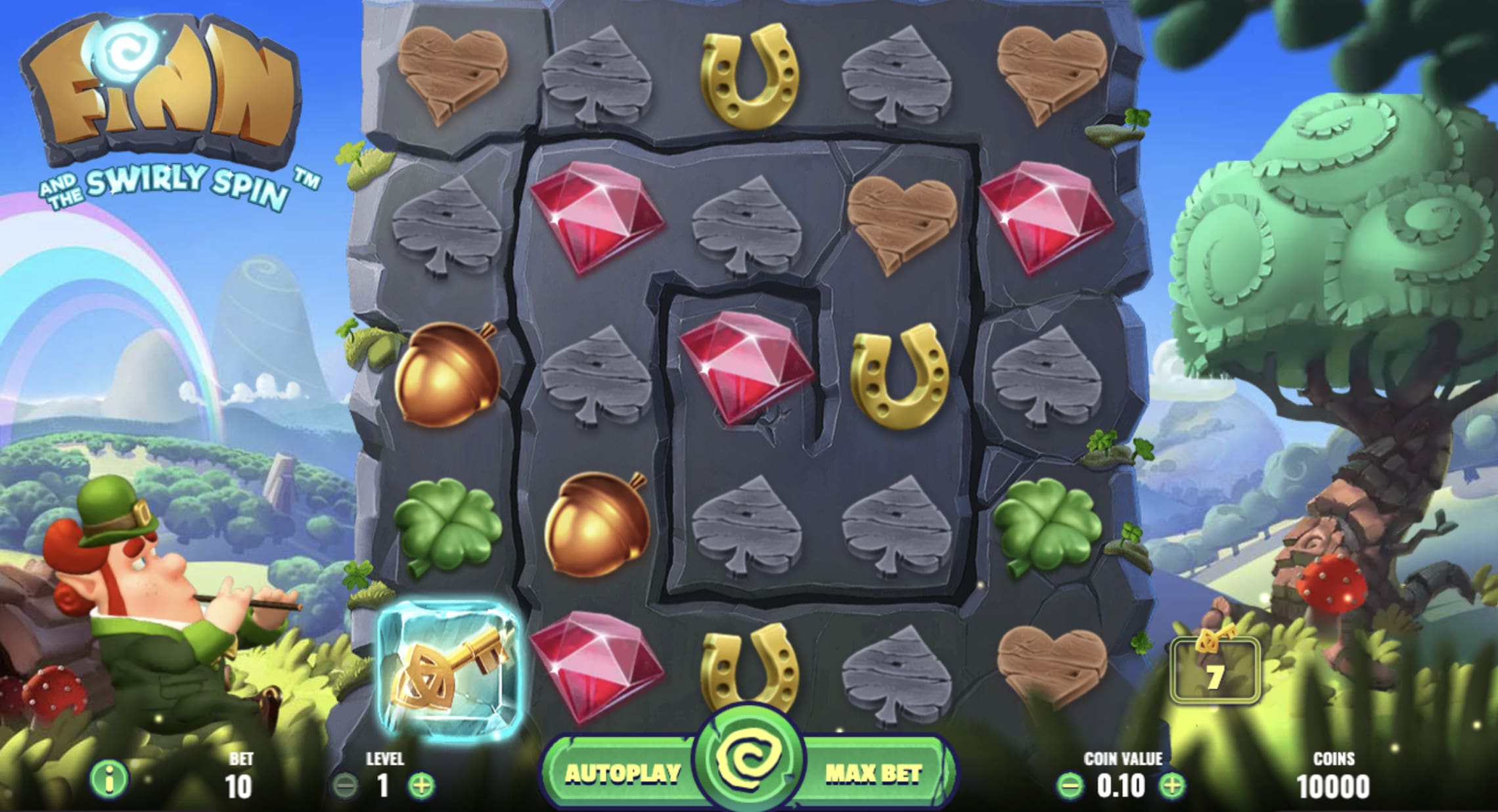Select the red ruby gem symbol
This screenshot has height=812, width=1498.
598,217
